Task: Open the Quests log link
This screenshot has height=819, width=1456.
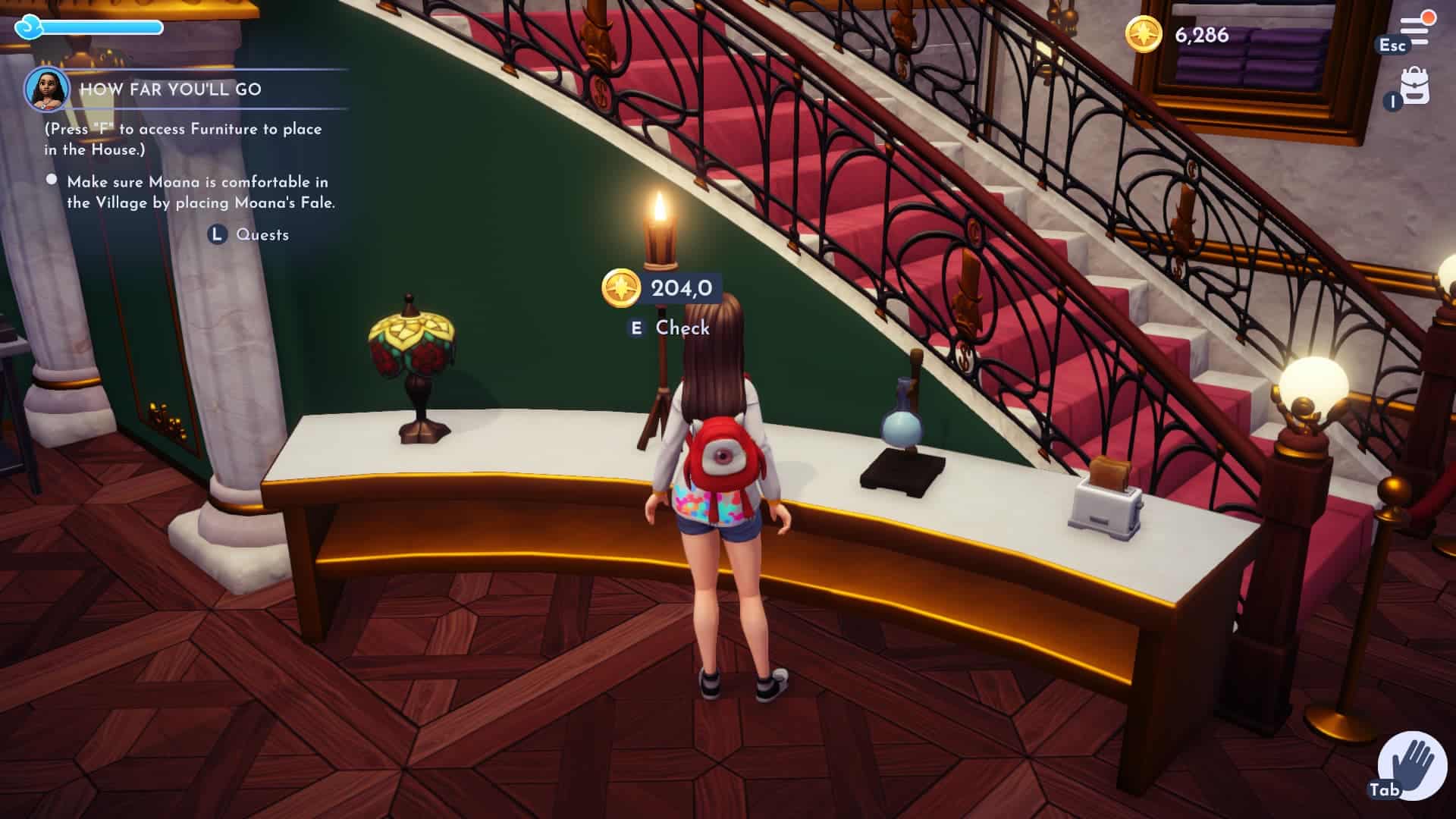Action: [261, 235]
